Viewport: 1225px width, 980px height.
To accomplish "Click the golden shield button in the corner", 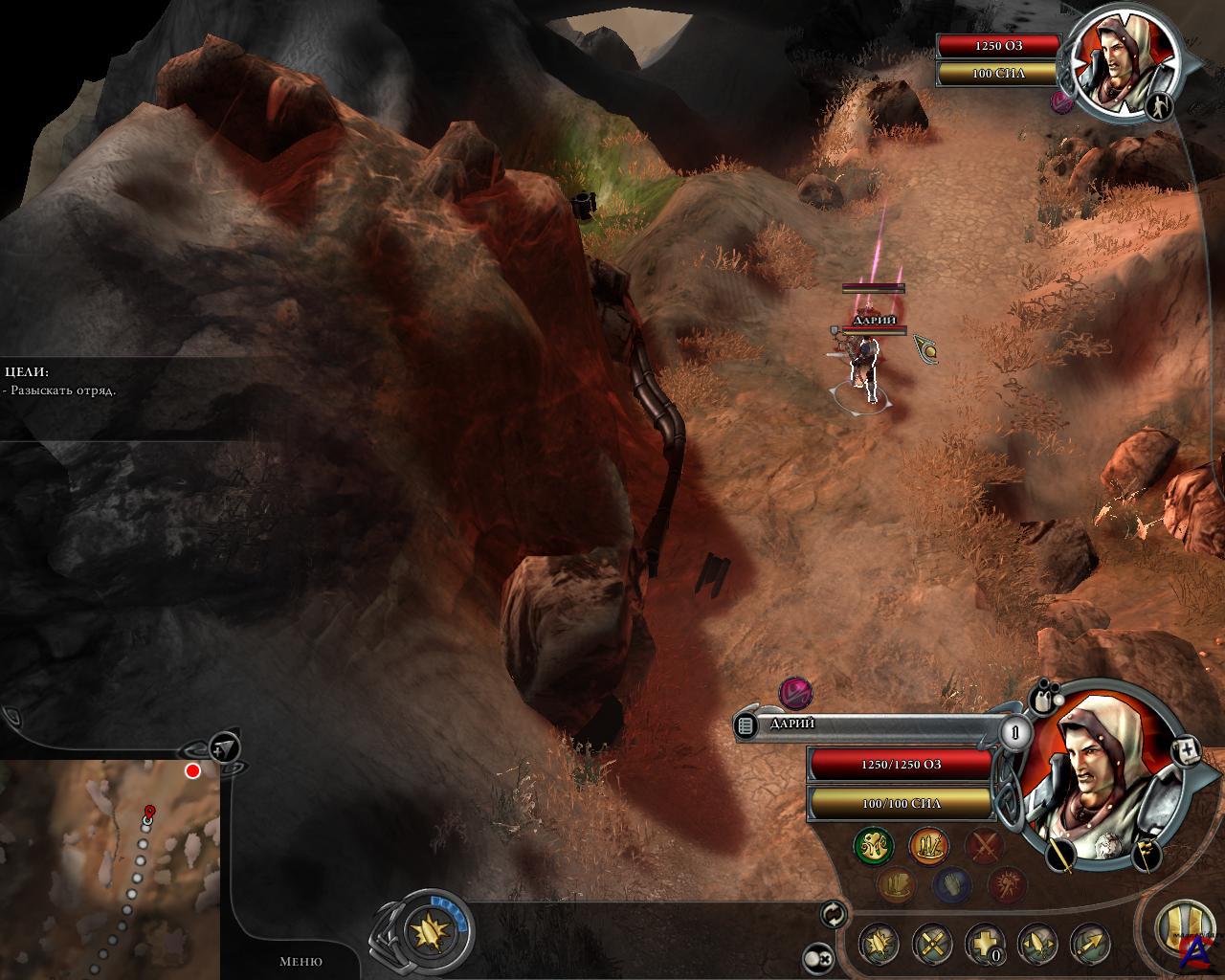I will pyautogui.click(x=1183, y=928).
